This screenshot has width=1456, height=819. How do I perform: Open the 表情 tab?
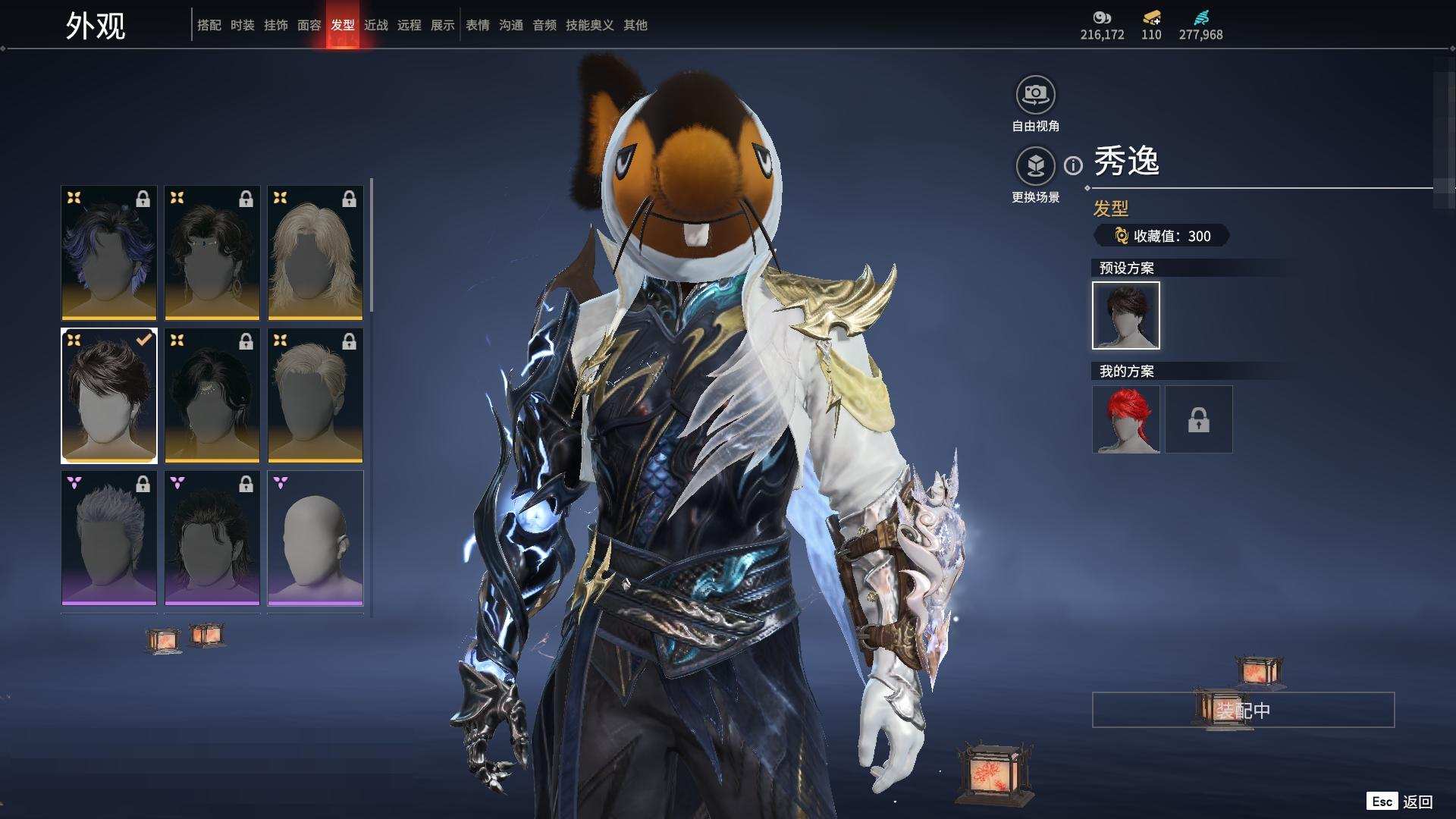(x=477, y=25)
